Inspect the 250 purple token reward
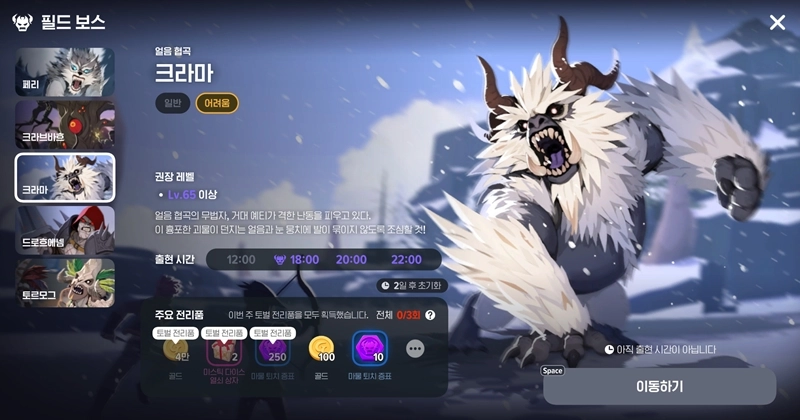Image resolution: width=800 pixels, height=420 pixels. tap(272, 351)
